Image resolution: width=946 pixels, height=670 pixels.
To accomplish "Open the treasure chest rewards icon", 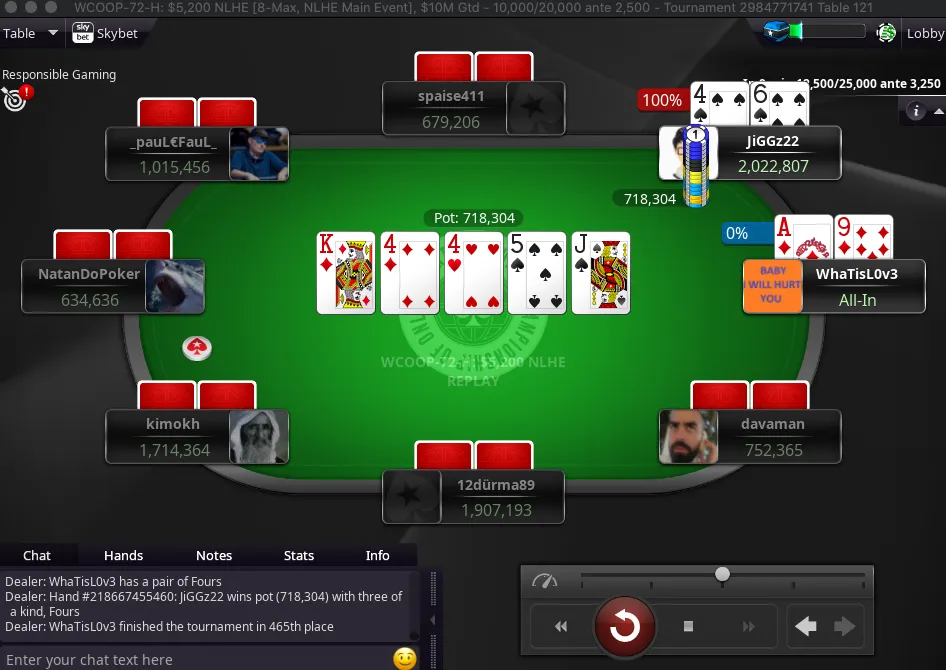I will [x=776, y=32].
